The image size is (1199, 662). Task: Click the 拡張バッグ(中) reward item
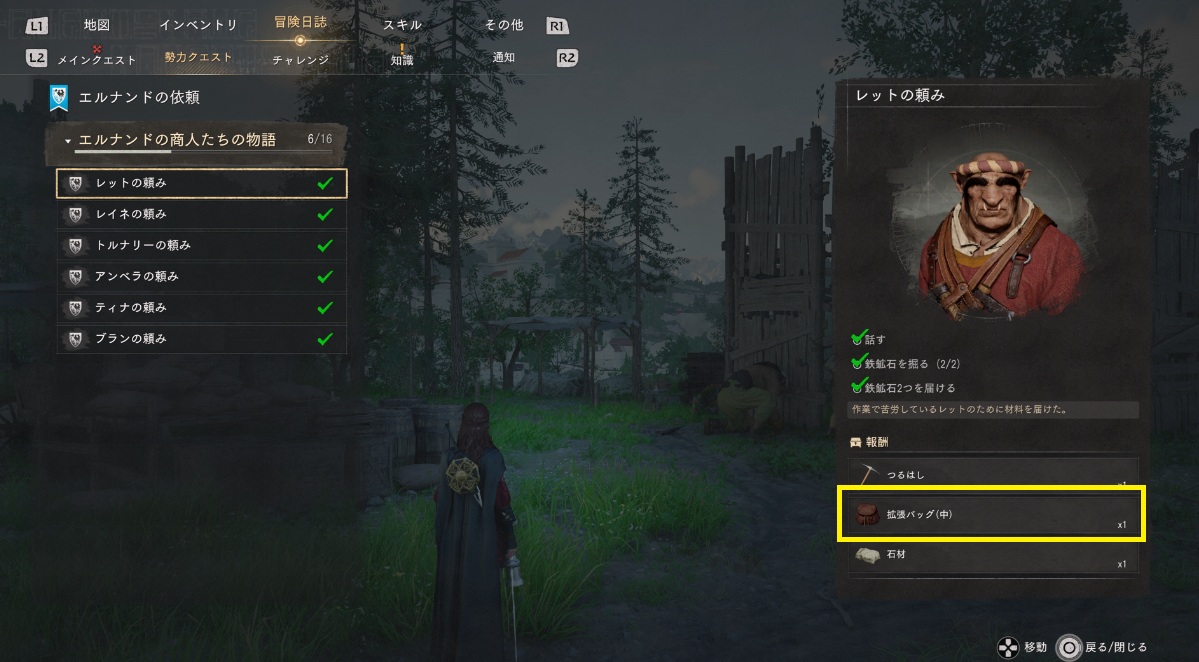point(991,514)
